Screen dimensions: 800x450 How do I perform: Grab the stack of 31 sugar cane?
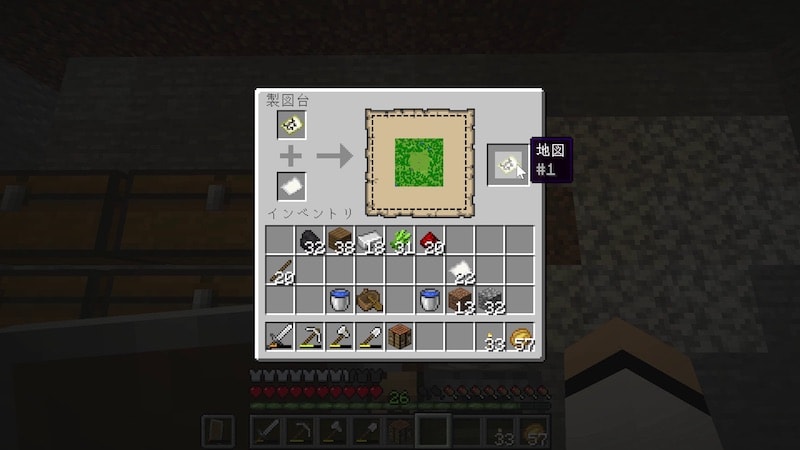click(x=400, y=241)
